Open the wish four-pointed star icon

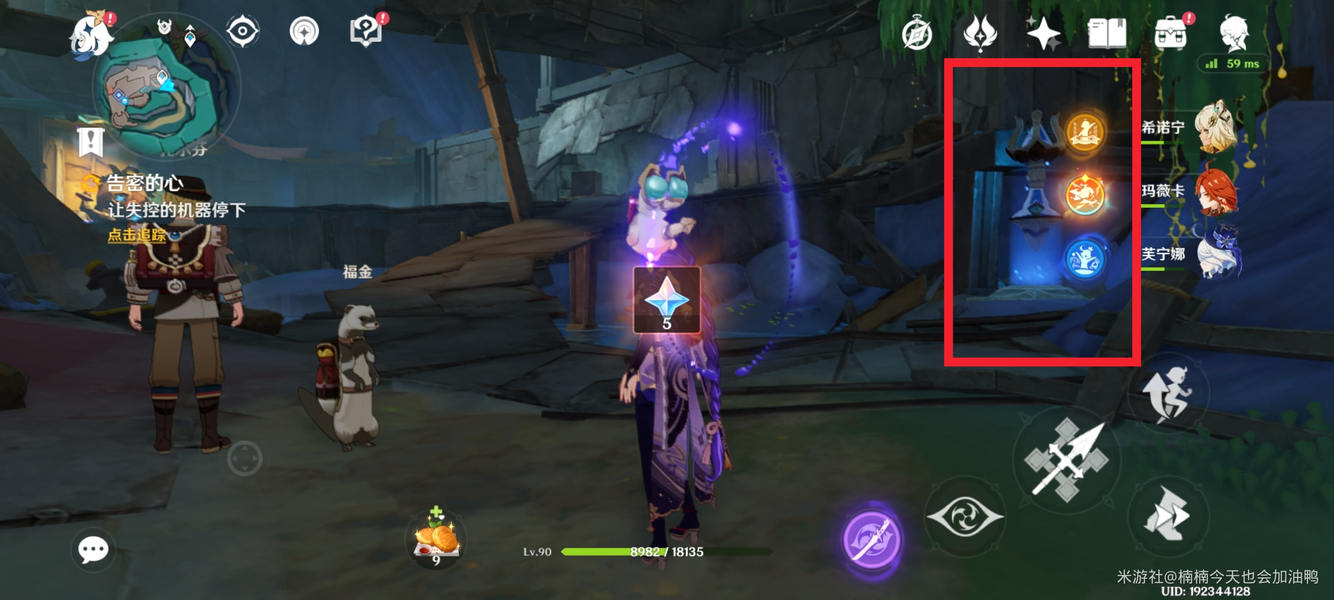(1043, 34)
